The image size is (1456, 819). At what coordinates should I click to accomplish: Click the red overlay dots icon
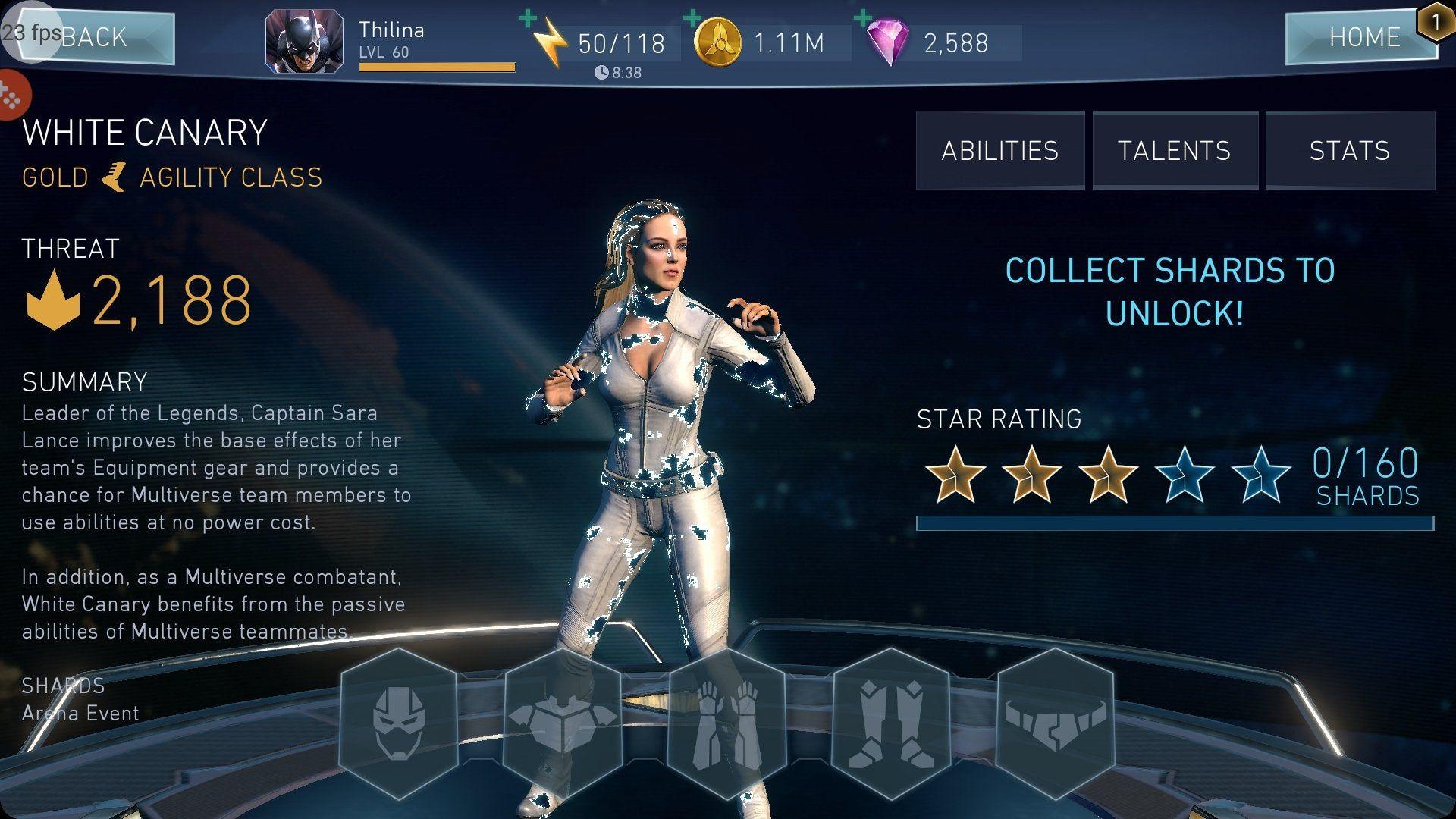click(x=11, y=96)
